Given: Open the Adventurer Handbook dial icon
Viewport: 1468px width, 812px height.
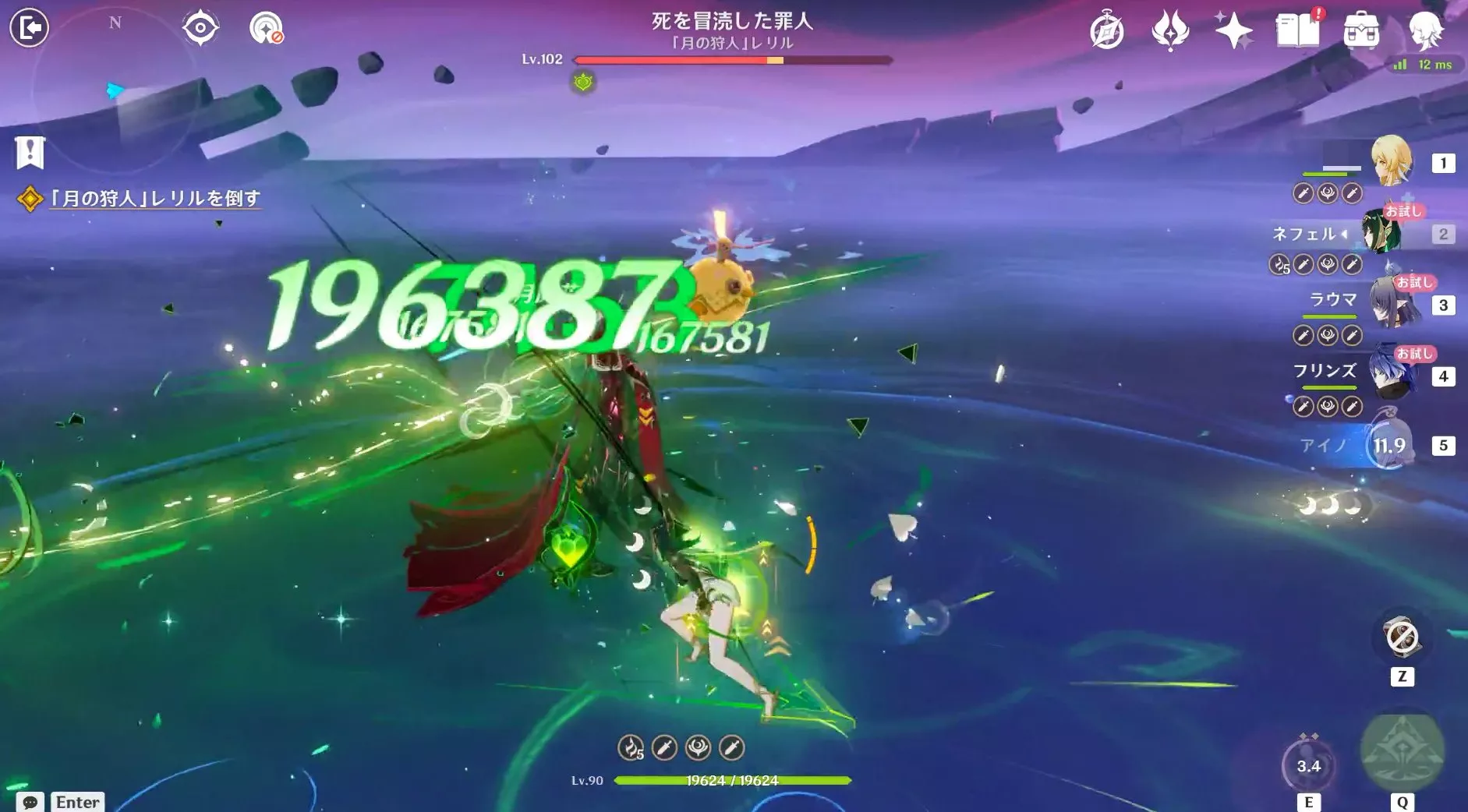Looking at the screenshot, I should [1108, 30].
